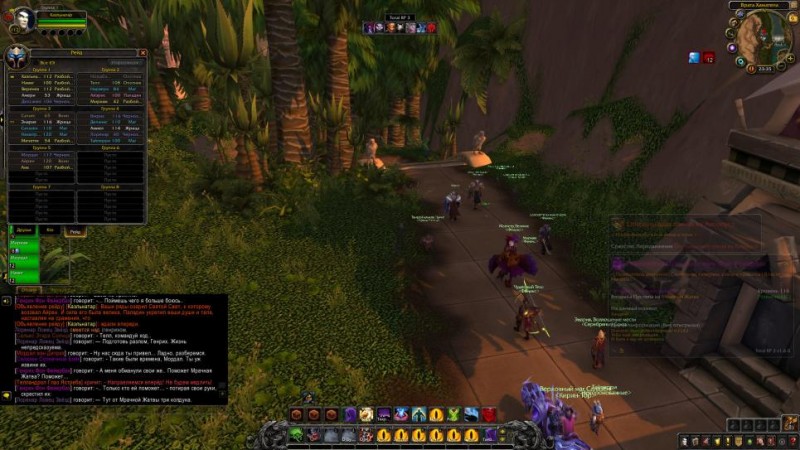
Task: Click the minimap clock display
Action: [764, 69]
